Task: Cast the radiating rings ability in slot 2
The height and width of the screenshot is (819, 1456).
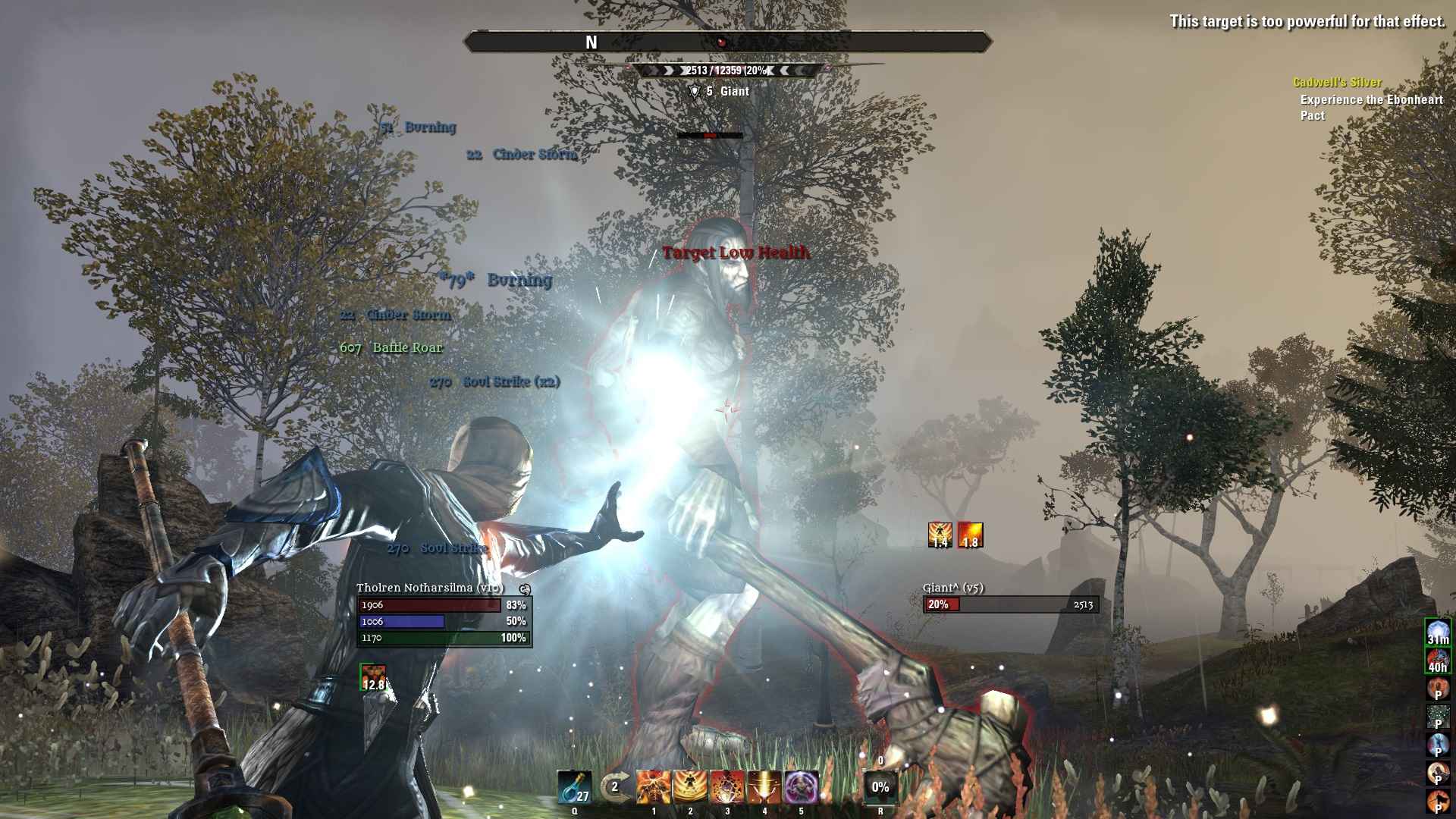Action: pos(690,787)
